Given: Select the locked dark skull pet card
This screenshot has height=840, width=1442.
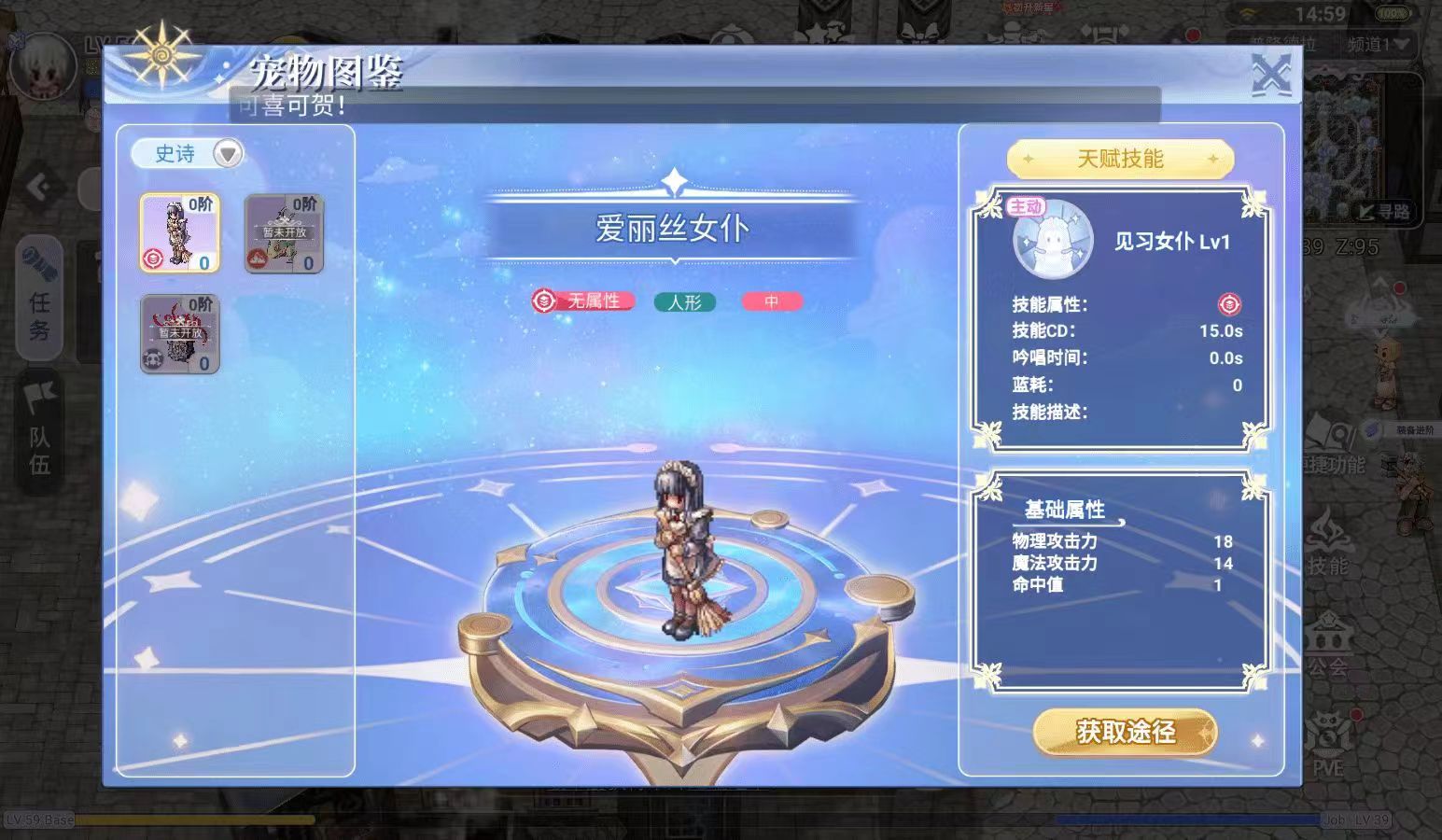Looking at the screenshot, I should pos(179,334).
